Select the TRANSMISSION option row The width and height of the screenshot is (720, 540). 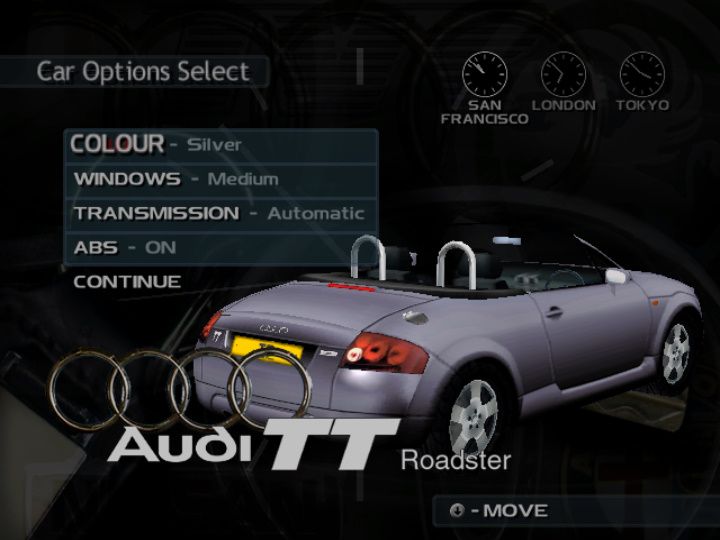coord(220,213)
